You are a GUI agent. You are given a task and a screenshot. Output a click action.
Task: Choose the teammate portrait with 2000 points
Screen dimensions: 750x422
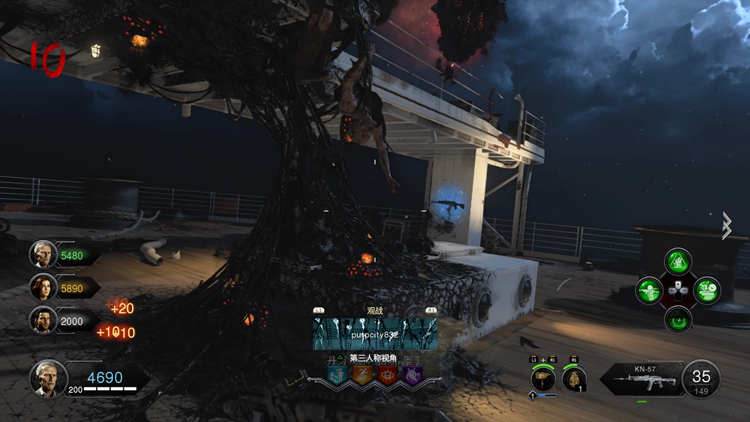coord(42,320)
